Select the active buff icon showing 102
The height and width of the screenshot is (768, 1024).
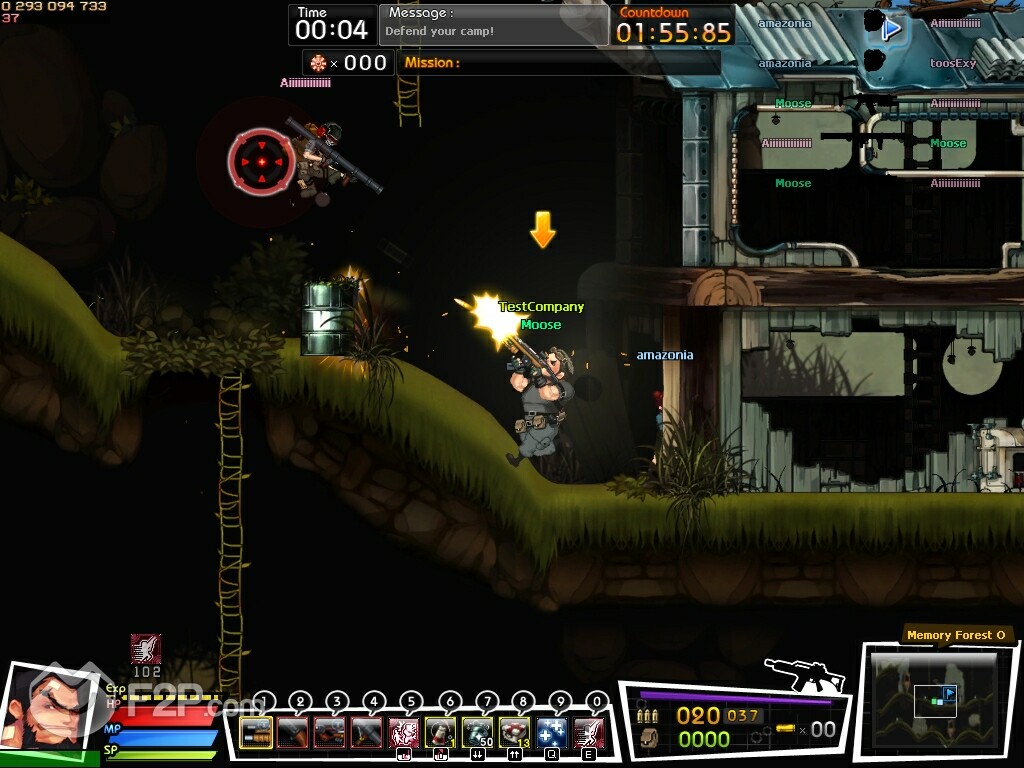146,649
